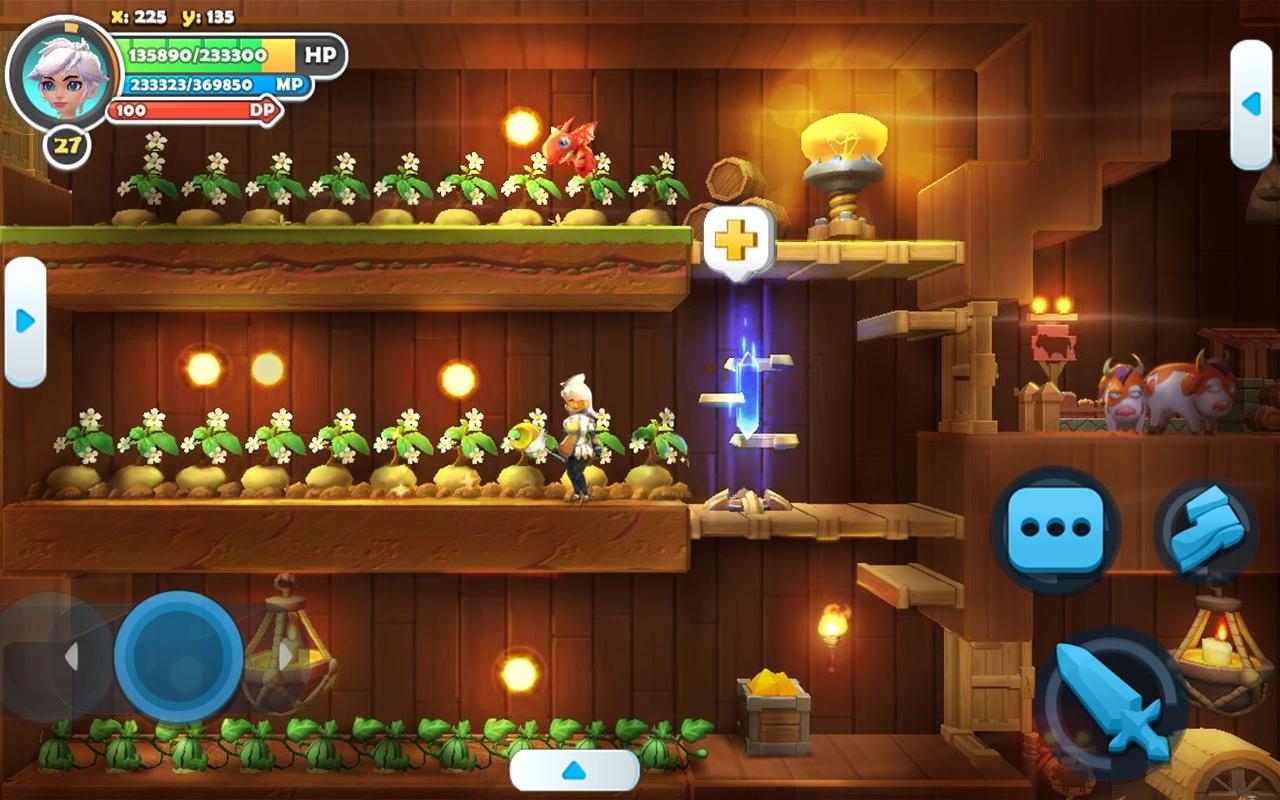Expand the left side panel arrow
Image resolution: width=1280 pixels, height=800 pixels.
point(25,321)
